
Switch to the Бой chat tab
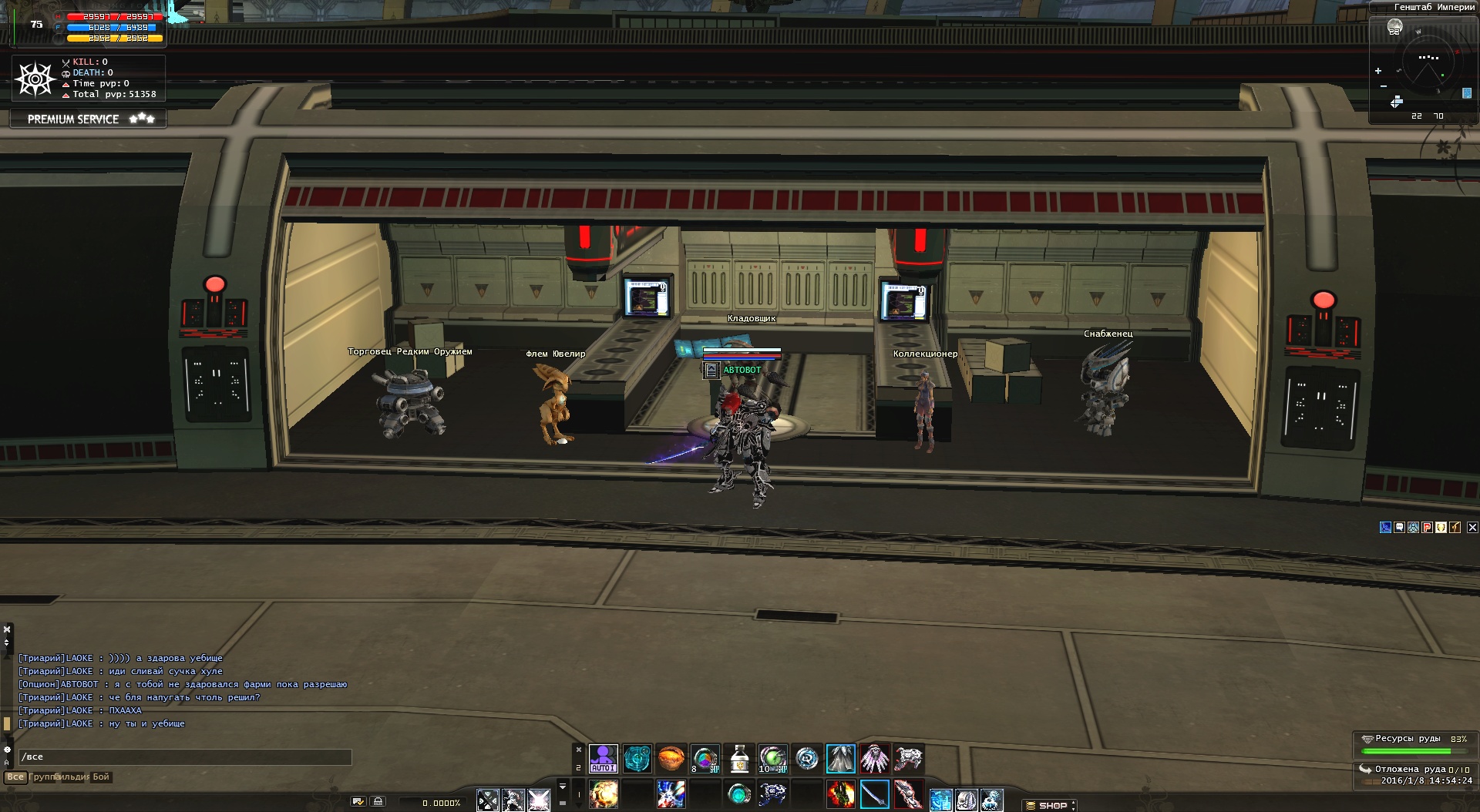pyautogui.click(x=101, y=777)
